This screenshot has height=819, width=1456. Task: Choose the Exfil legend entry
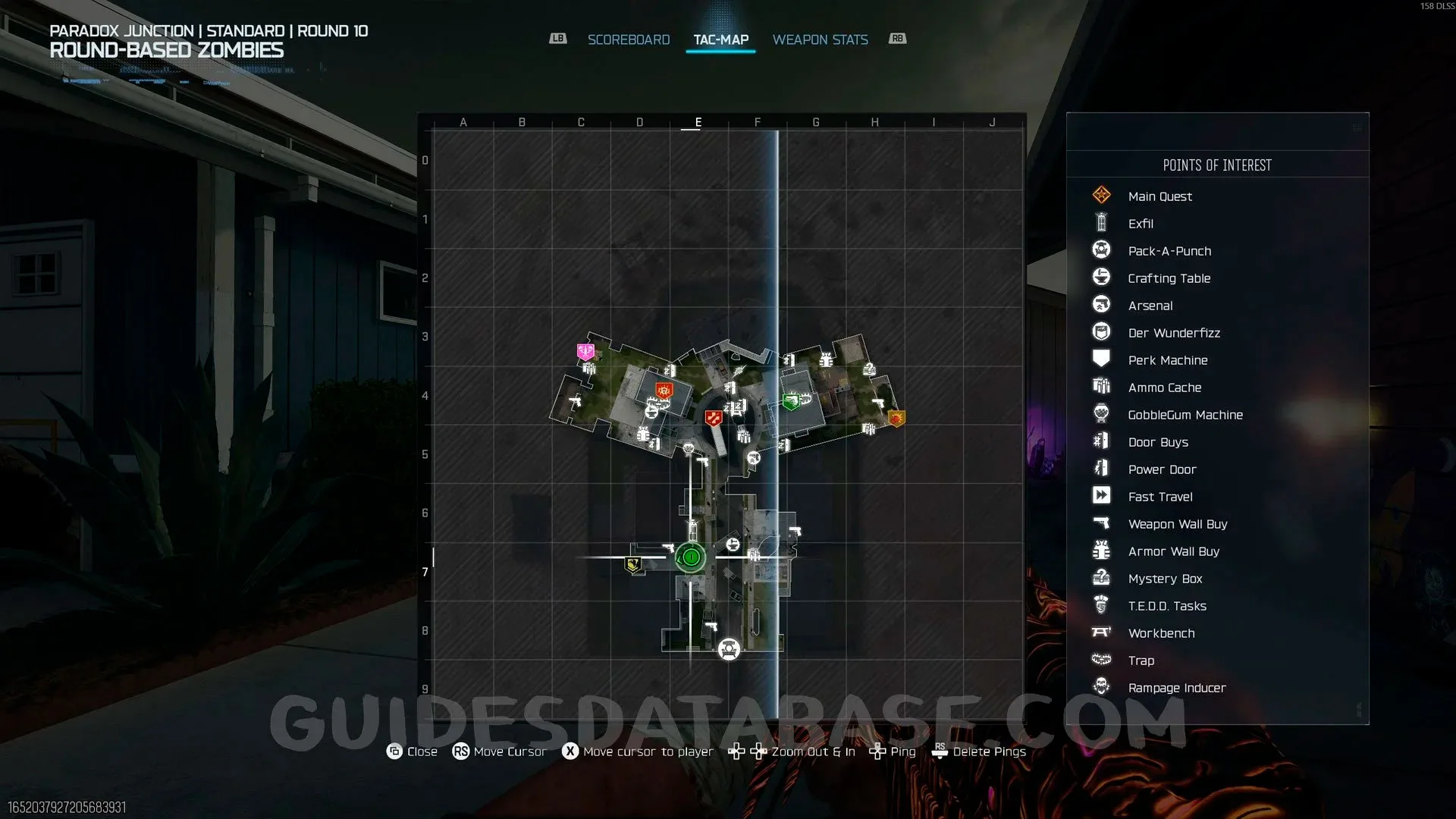tap(1140, 224)
